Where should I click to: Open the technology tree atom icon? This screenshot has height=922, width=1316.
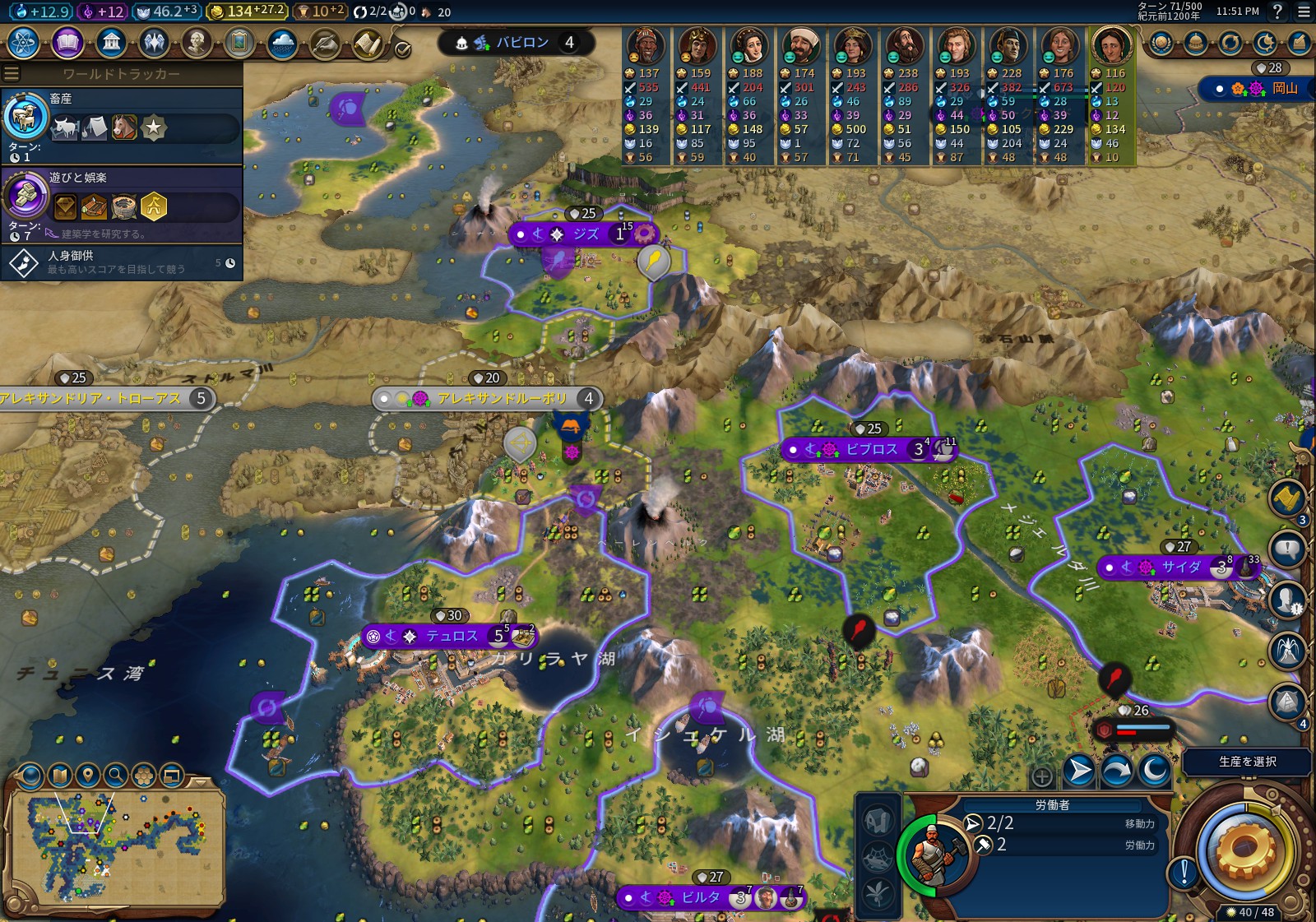tap(24, 43)
